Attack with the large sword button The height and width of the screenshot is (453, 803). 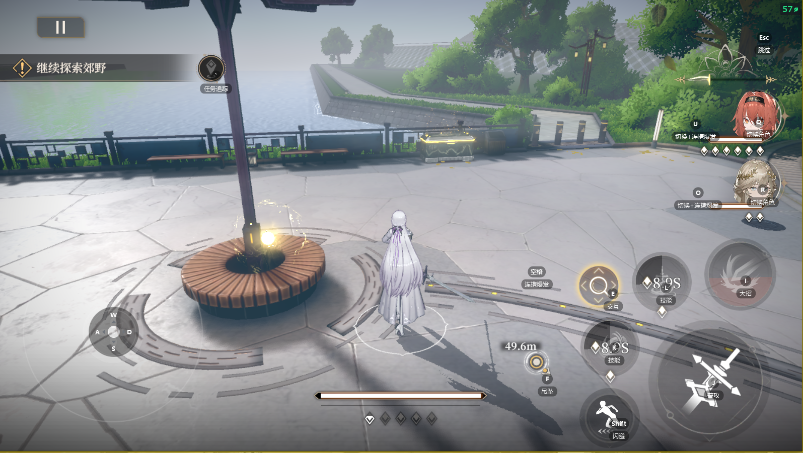pyautogui.click(x=710, y=379)
